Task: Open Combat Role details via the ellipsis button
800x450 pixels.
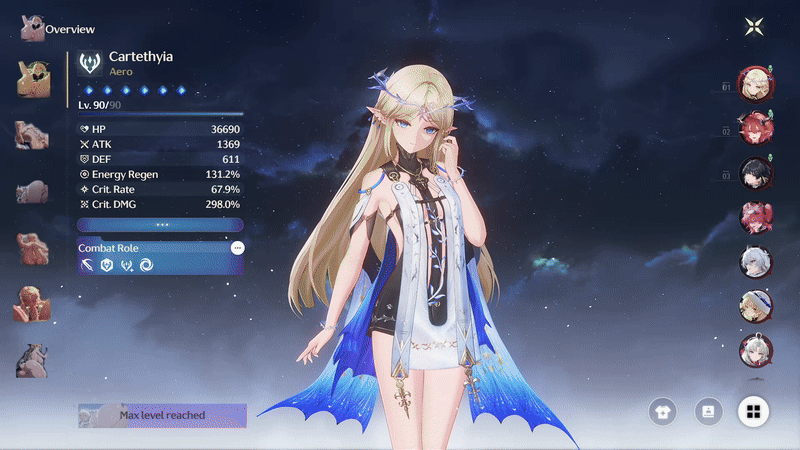Action: click(237, 247)
